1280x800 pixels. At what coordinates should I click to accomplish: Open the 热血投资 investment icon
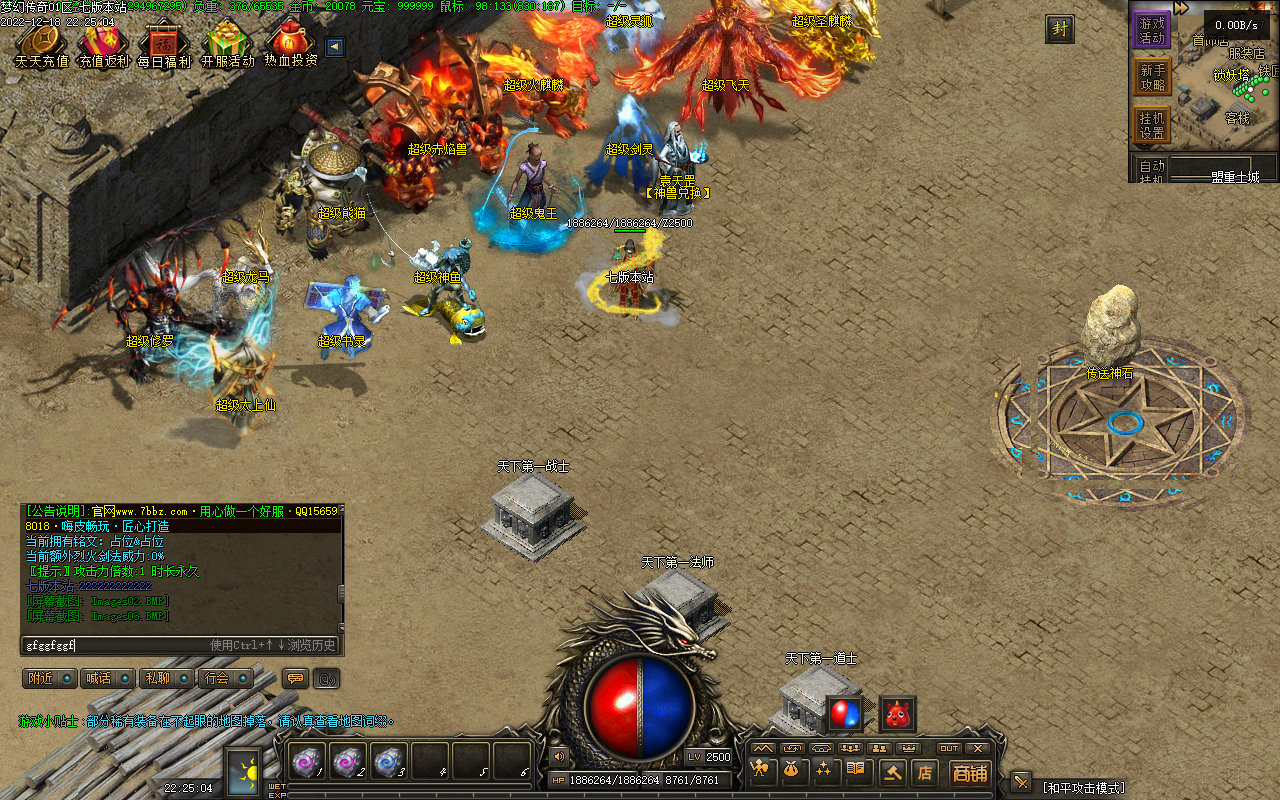[x=291, y=46]
